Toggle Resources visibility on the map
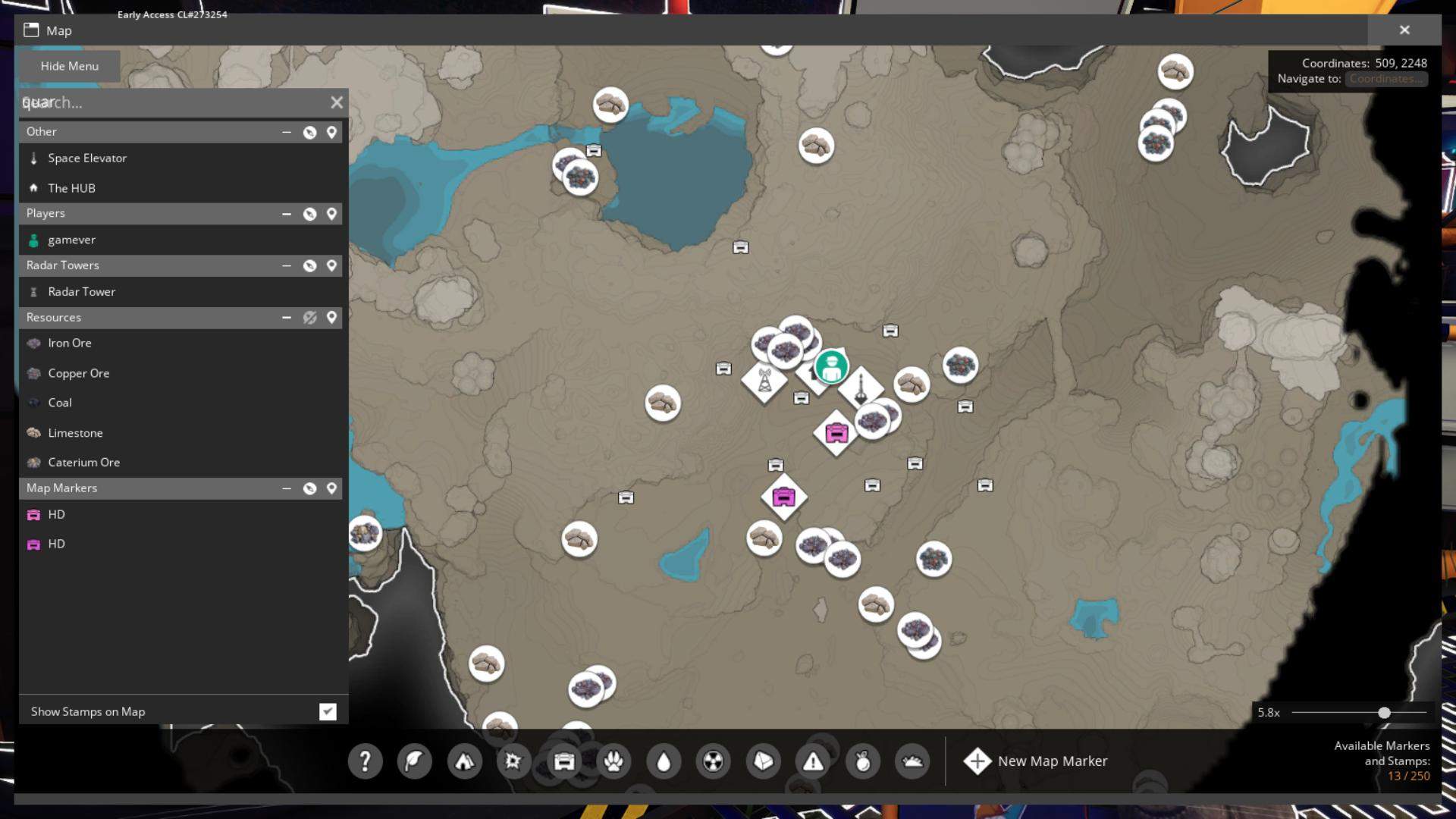 click(309, 318)
